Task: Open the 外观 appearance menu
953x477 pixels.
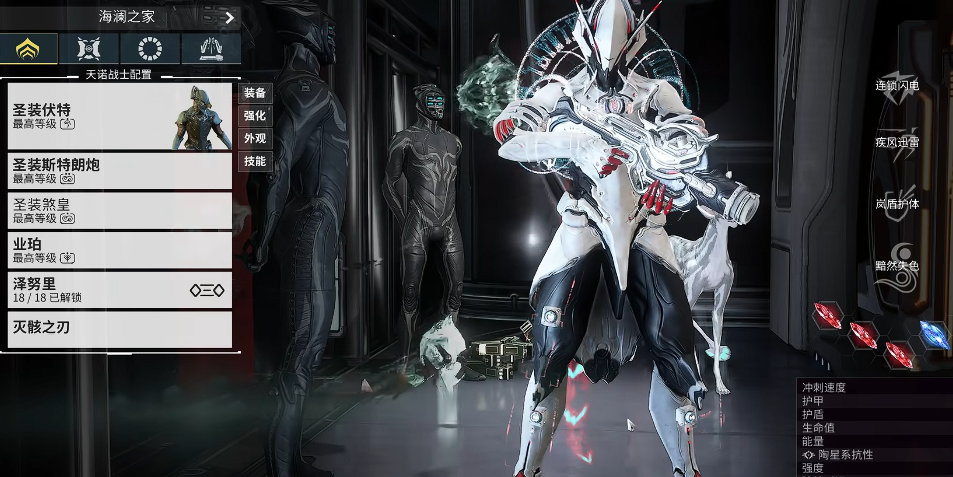Action: tap(255, 138)
